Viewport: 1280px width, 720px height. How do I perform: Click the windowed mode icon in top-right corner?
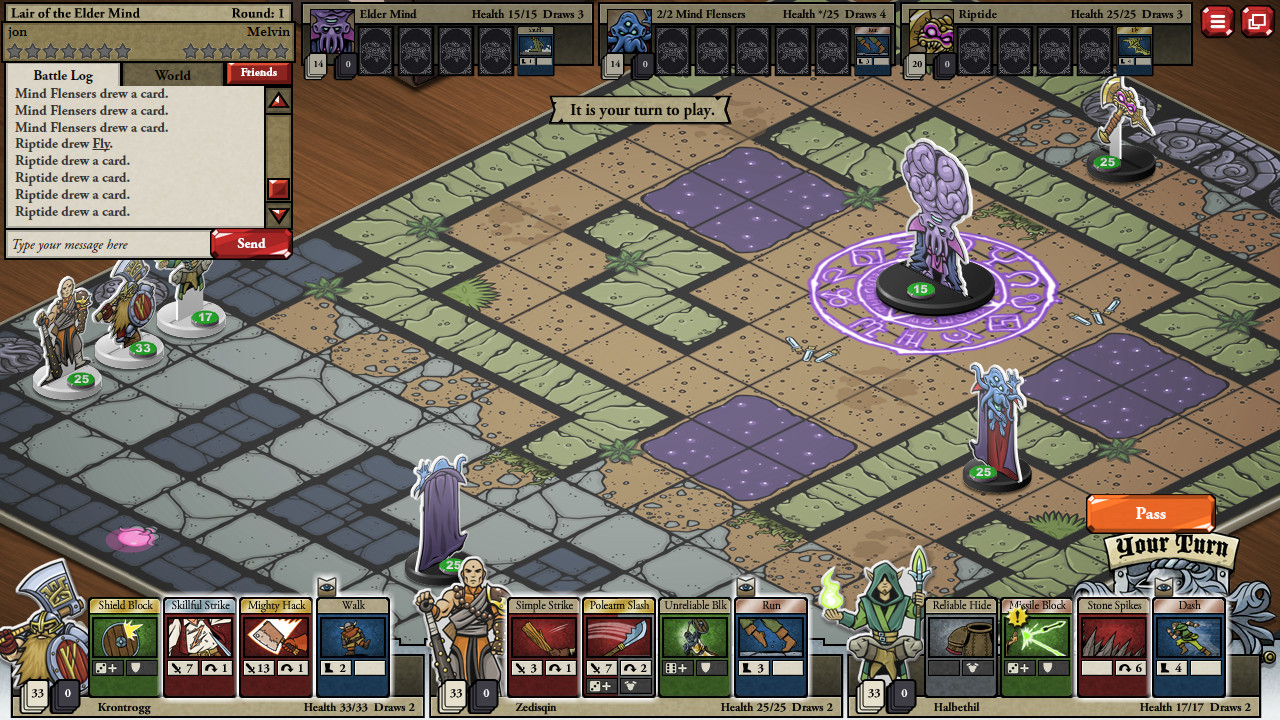click(1257, 20)
